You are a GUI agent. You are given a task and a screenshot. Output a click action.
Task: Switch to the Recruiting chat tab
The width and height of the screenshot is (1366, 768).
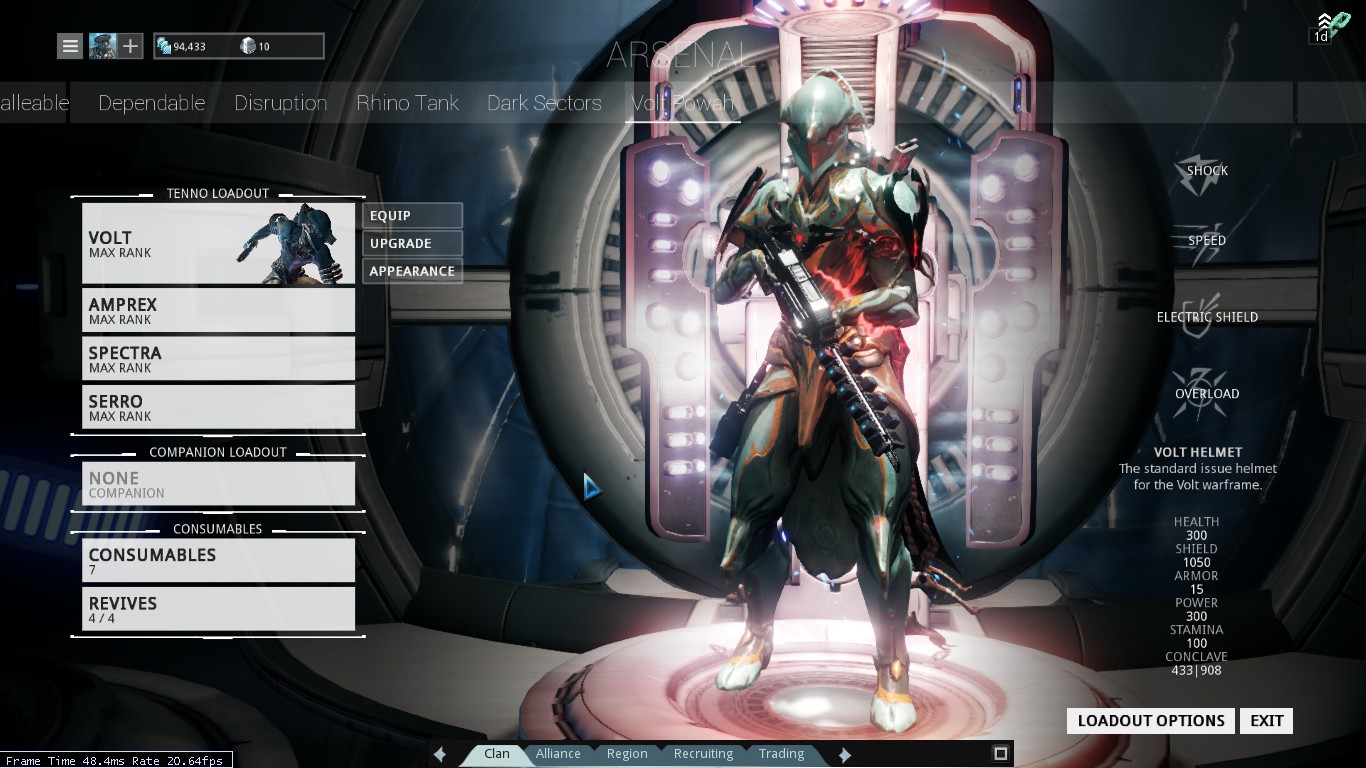[x=703, y=754]
